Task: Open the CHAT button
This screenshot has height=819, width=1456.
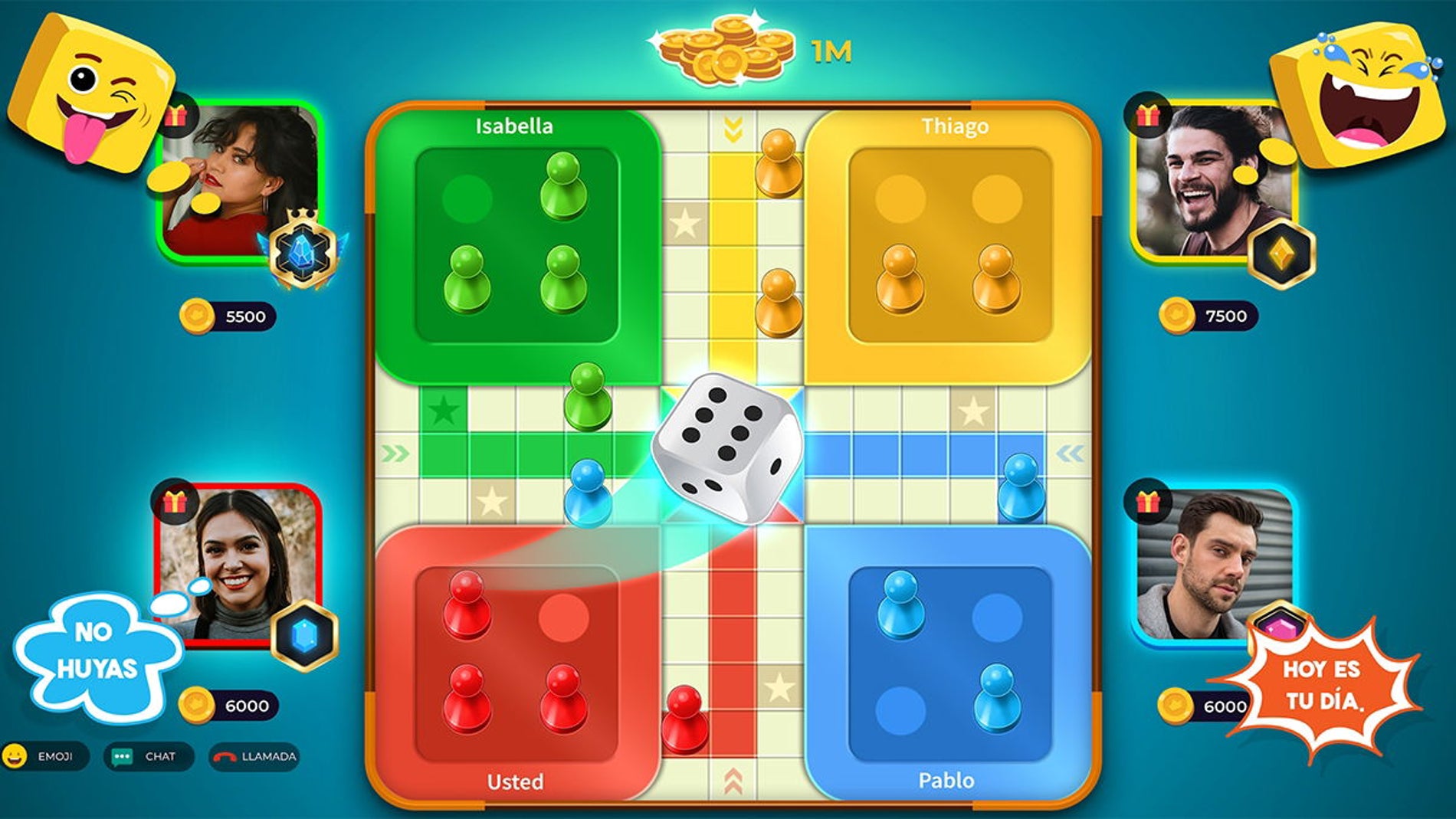Action: point(148,756)
